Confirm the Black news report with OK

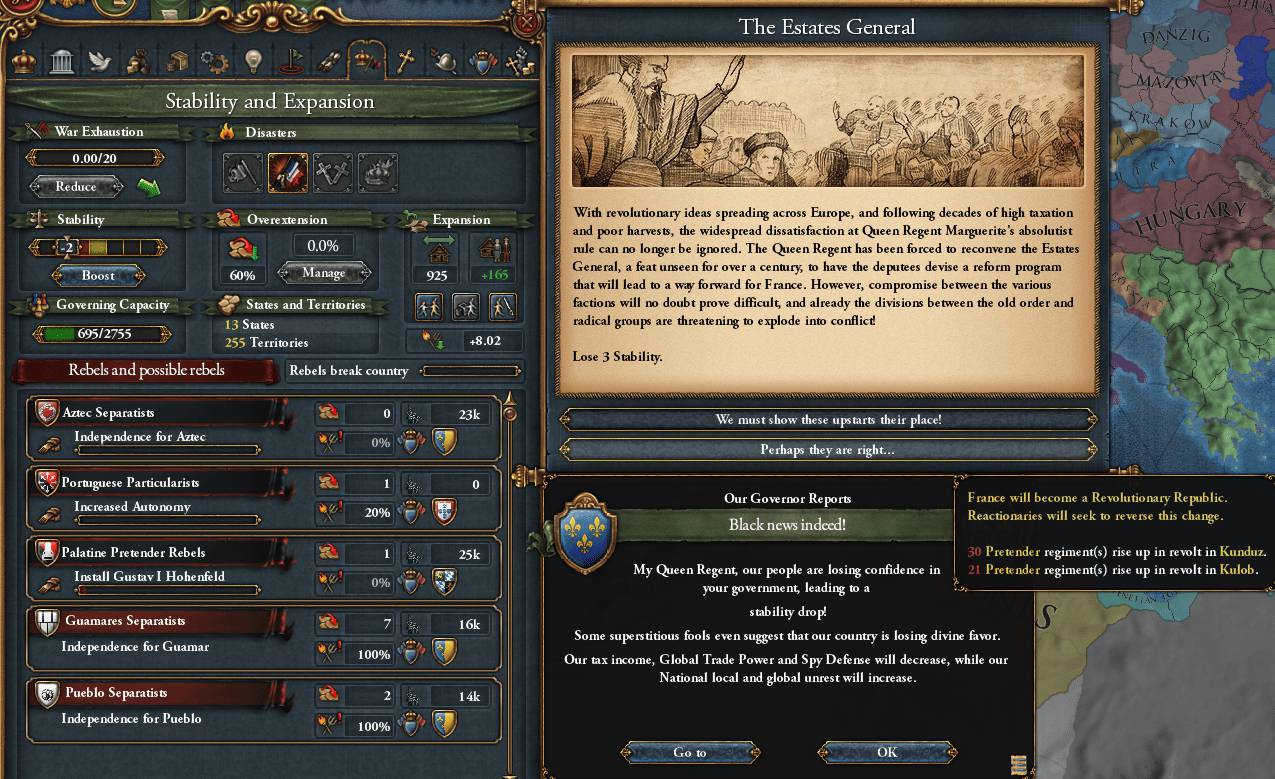[887, 752]
